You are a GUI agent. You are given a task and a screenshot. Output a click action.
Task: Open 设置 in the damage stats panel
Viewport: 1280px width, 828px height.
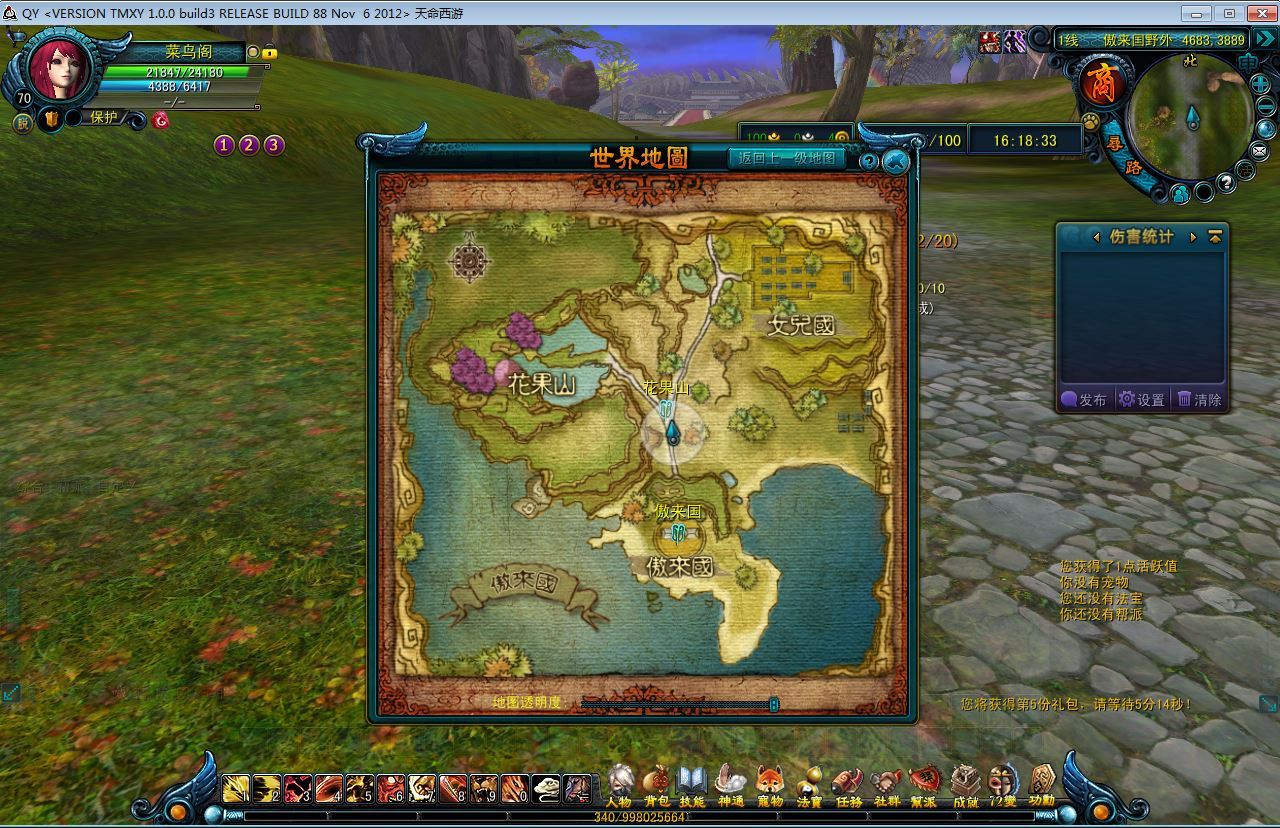[x=1142, y=399]
